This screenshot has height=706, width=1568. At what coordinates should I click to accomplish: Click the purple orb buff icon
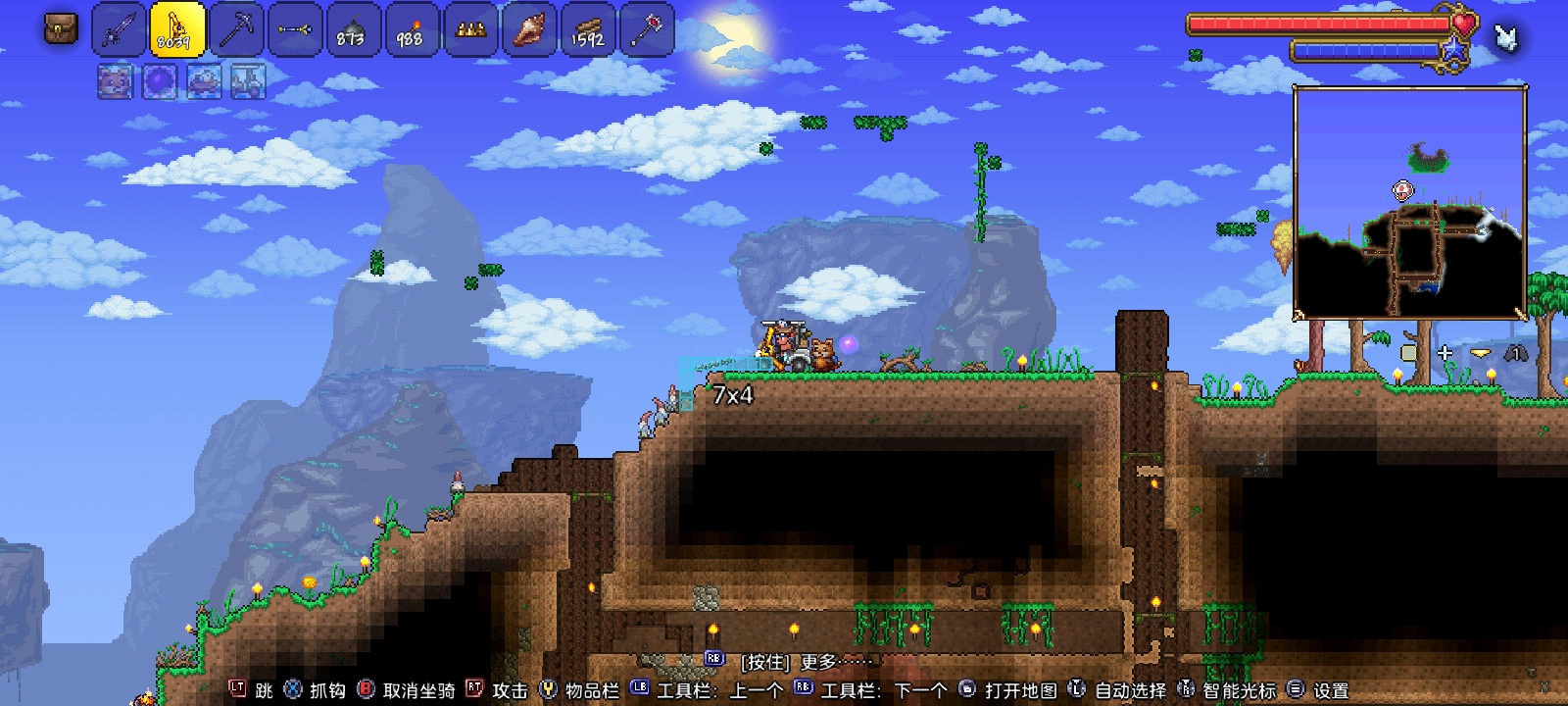159,82
